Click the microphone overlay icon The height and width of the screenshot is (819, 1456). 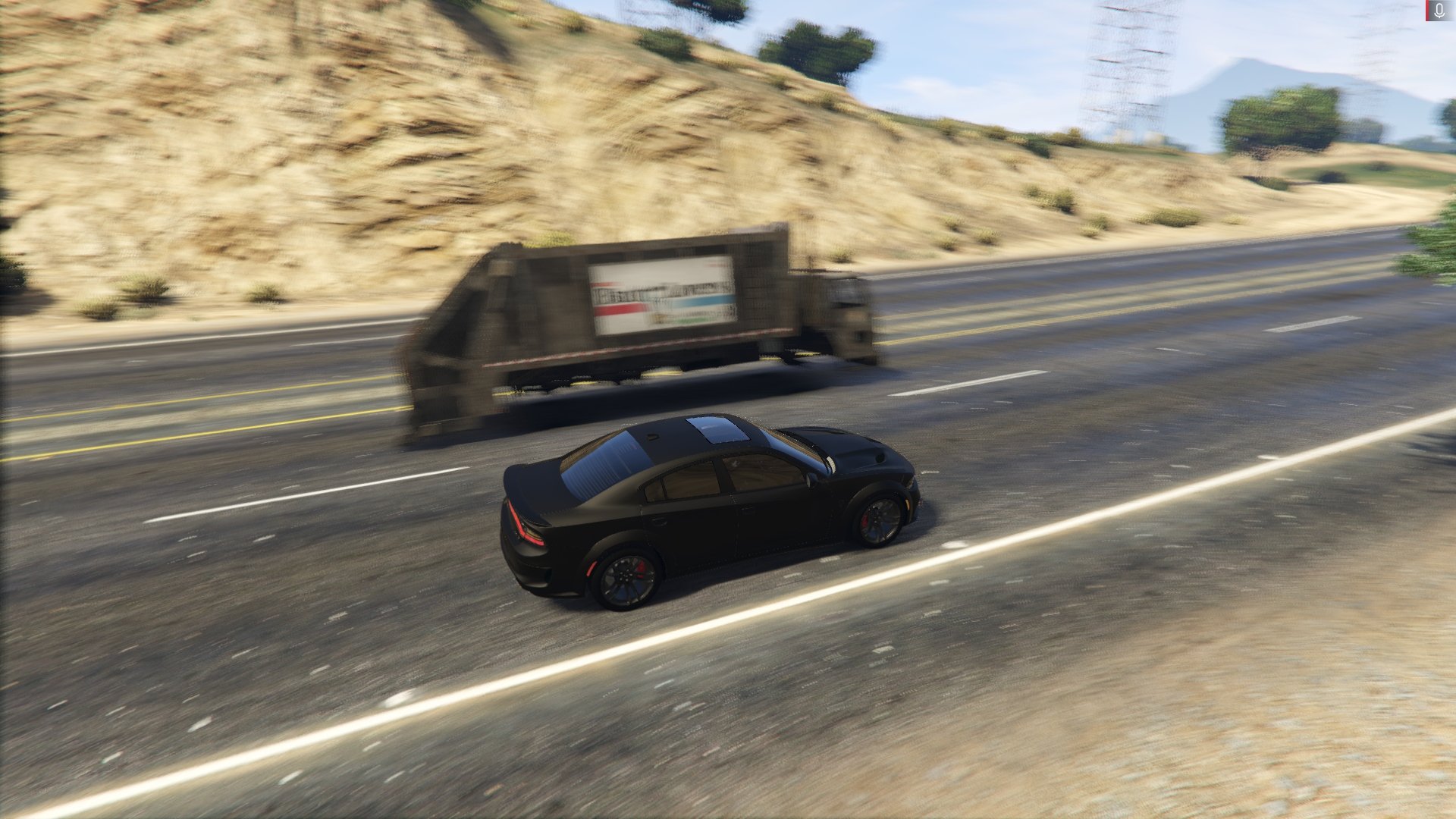(x=1439, y=11)
